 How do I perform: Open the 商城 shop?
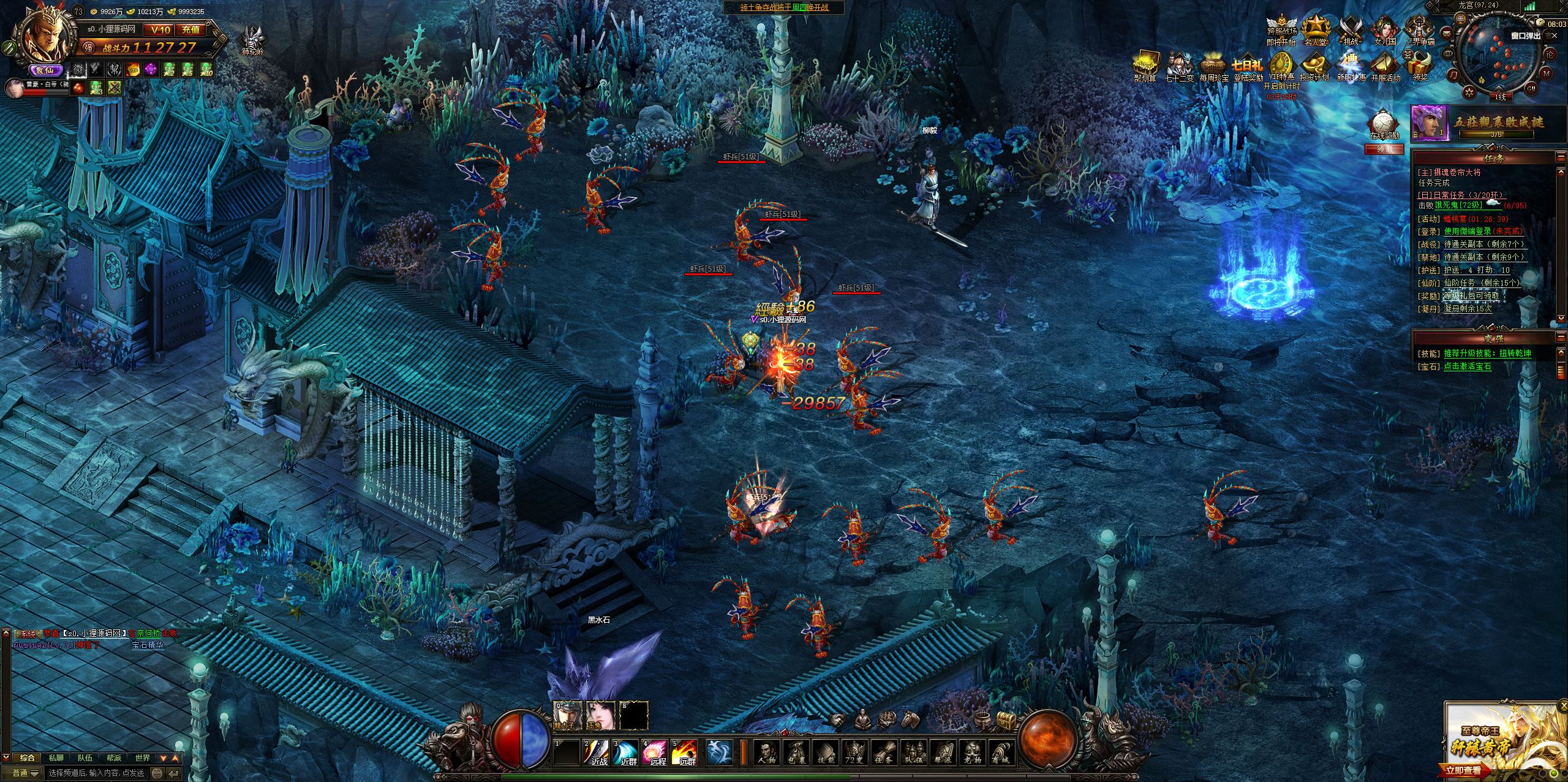(x=1001, y=752)
